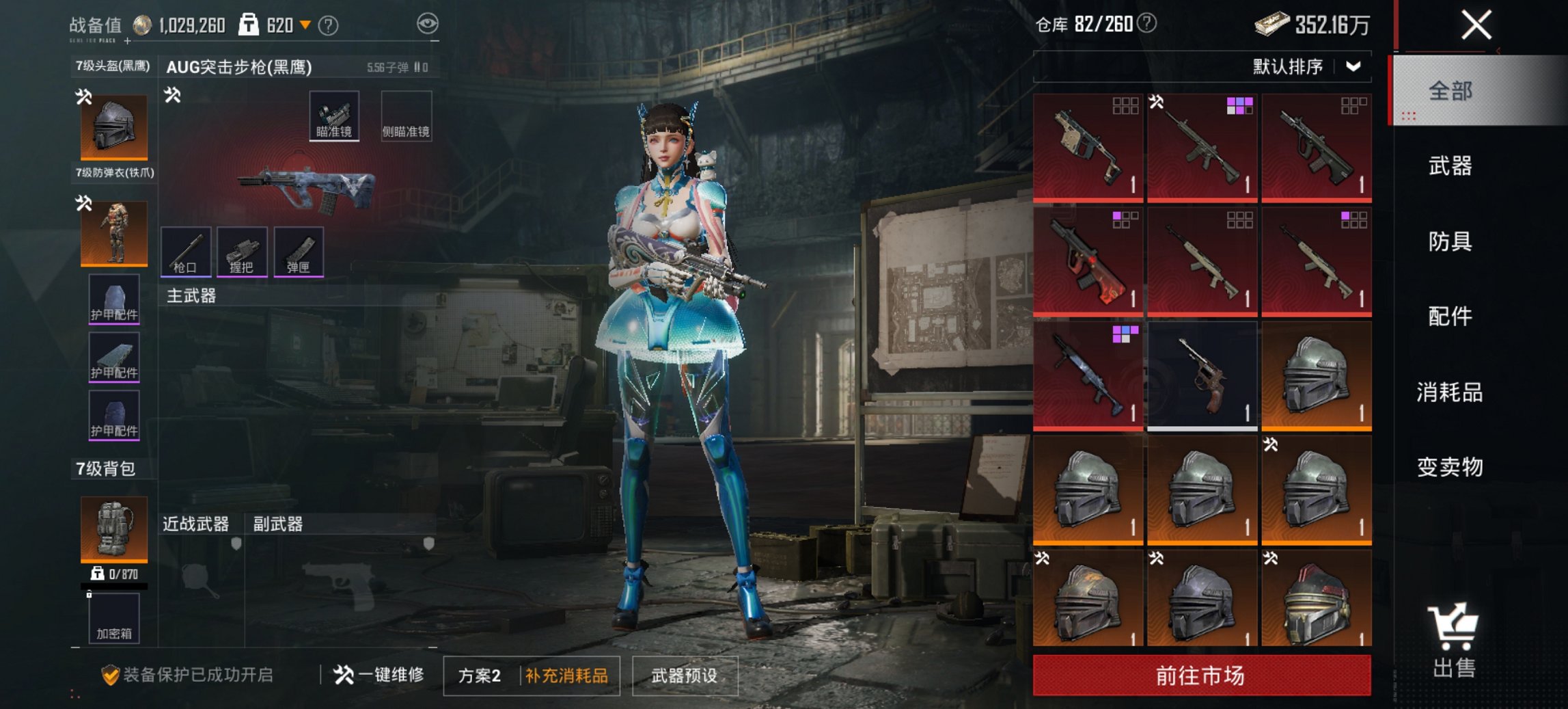
Task: Open the 加密箱 secure box slot
Action: click(114, 619)
